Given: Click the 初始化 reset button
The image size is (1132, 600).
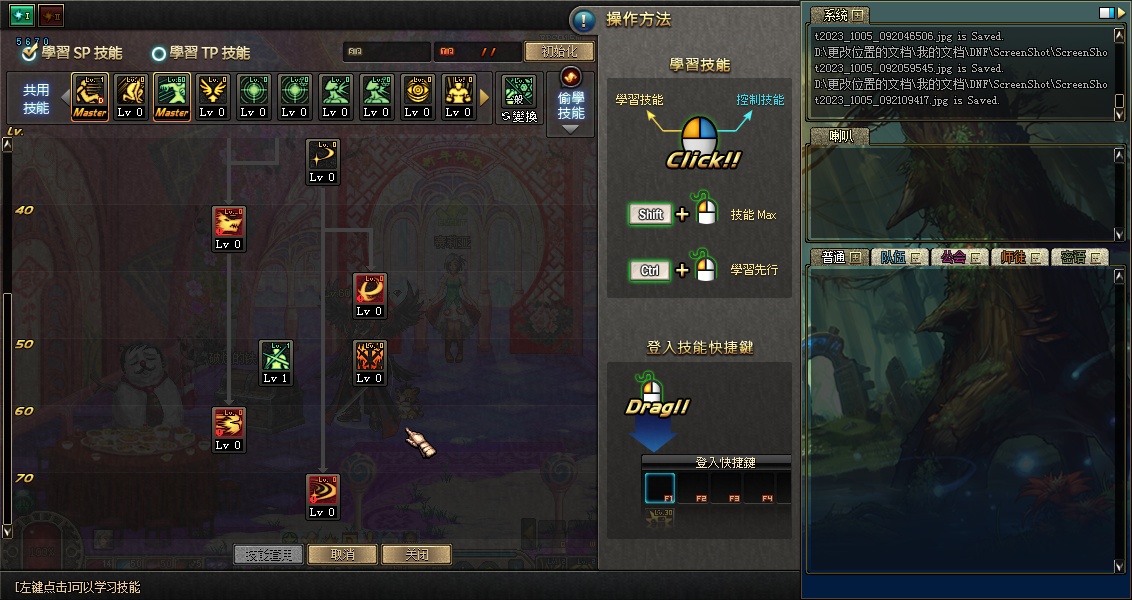Looking at the screenshot, I should click(x=558, y=51).
